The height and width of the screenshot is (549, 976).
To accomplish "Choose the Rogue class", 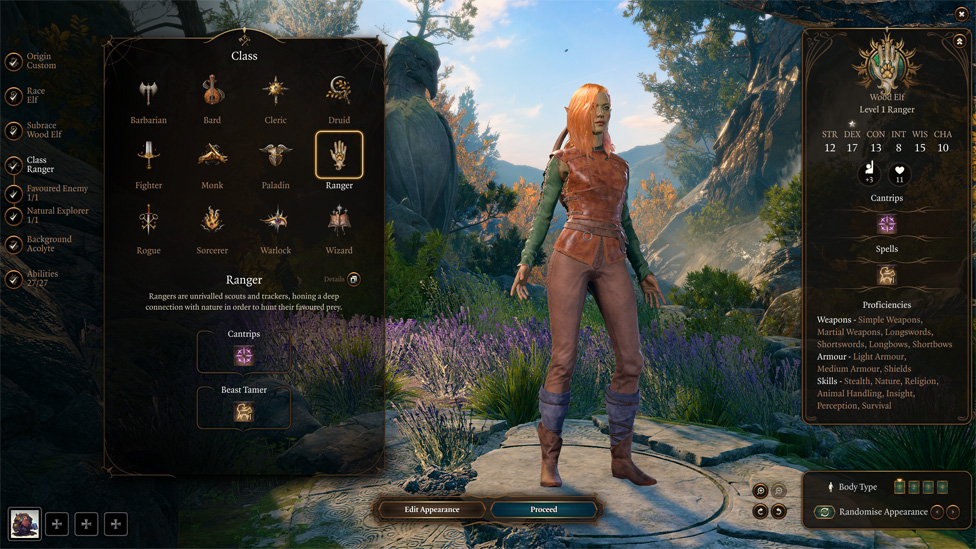I will point(148,221).
